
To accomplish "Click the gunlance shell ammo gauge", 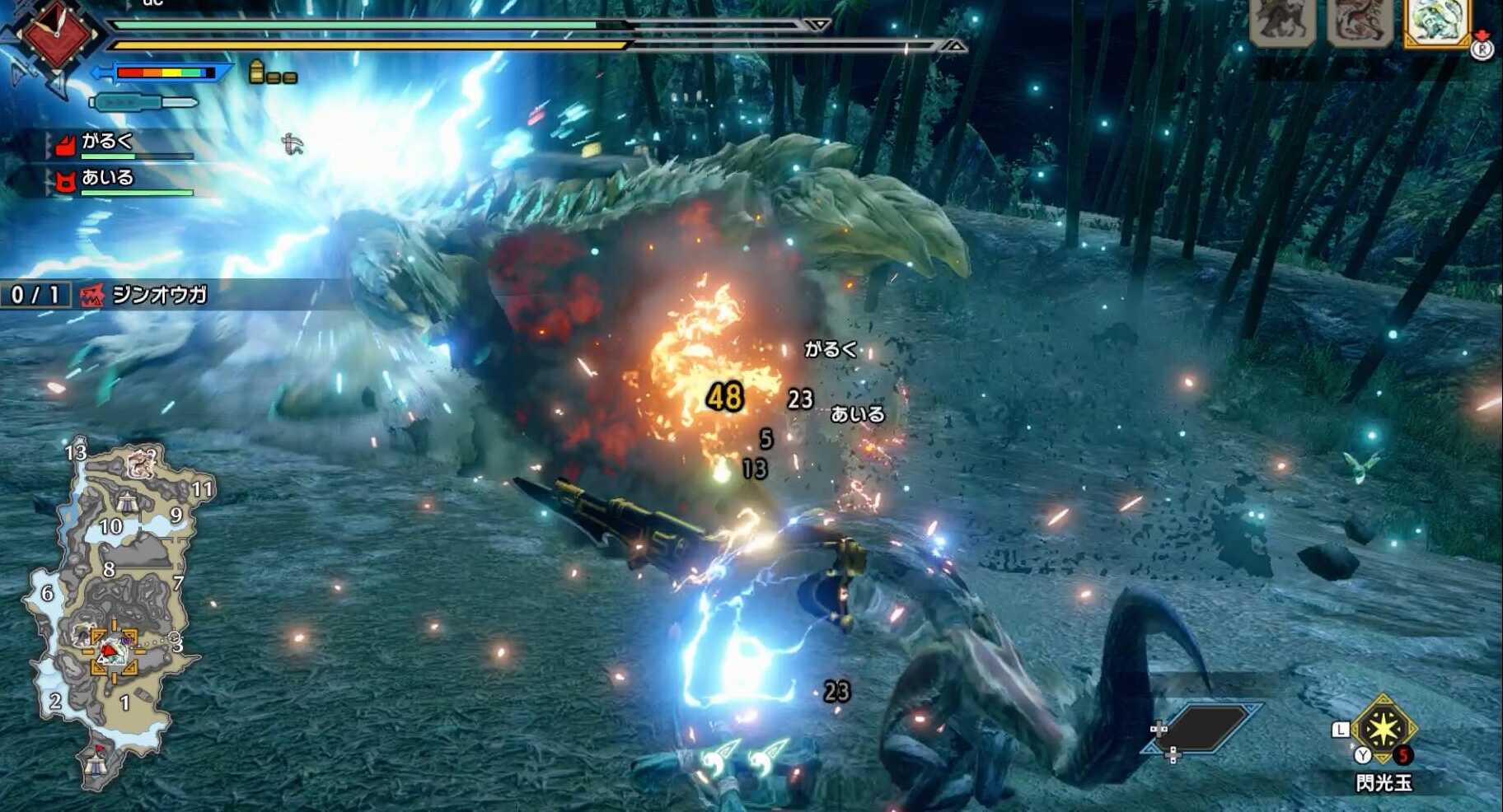I will (273, 73).
